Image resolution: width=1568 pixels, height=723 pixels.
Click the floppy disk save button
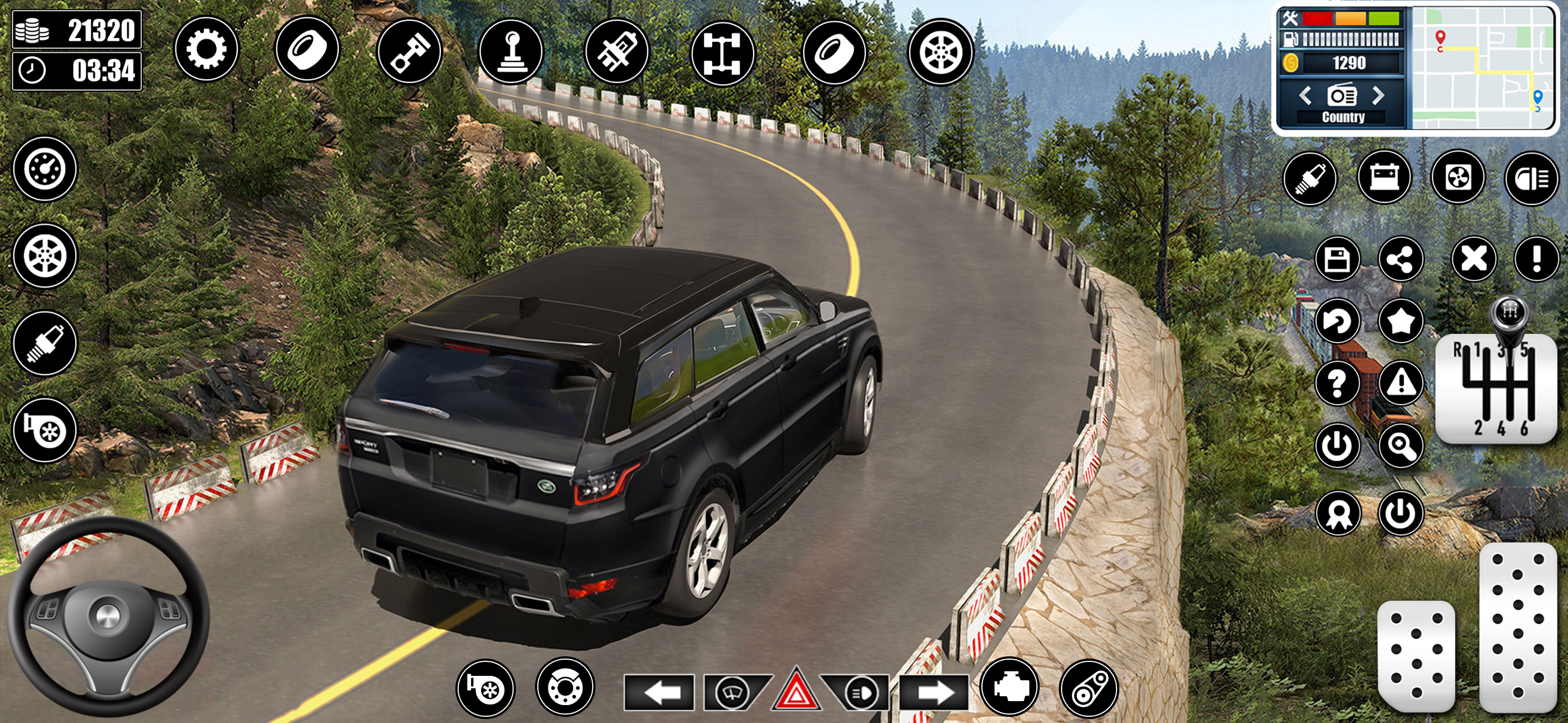click(1338, 260)
